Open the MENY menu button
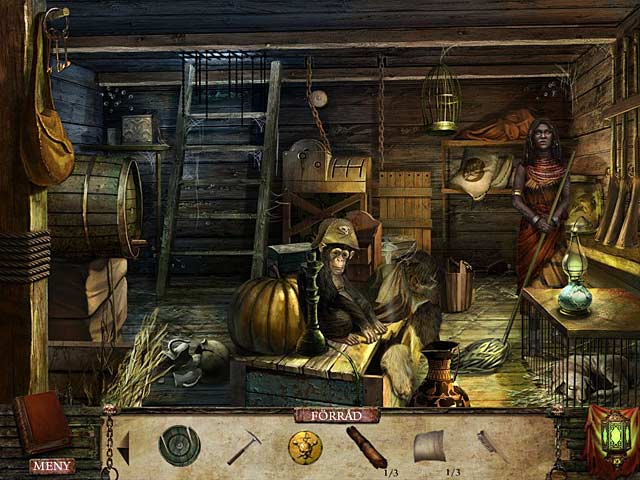 click(52, 465)
